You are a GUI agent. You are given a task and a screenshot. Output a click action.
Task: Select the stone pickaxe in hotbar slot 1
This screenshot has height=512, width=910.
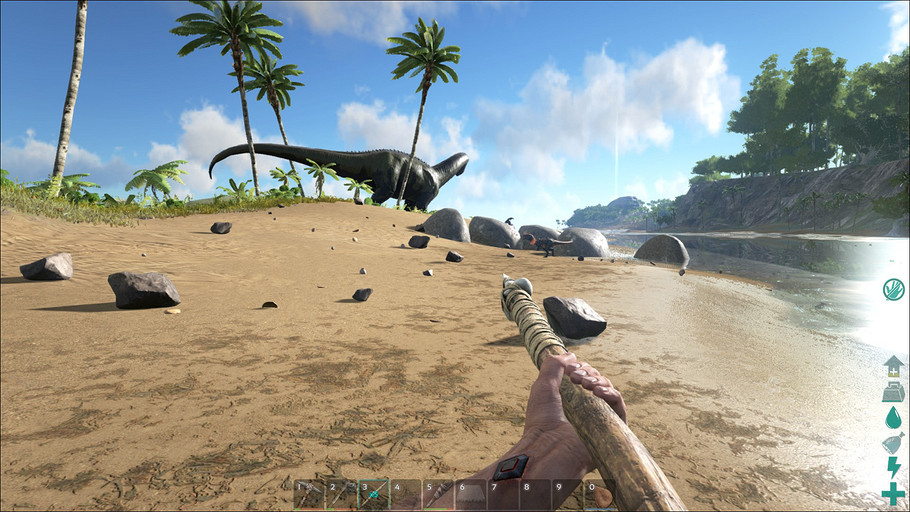pos(310,495)
